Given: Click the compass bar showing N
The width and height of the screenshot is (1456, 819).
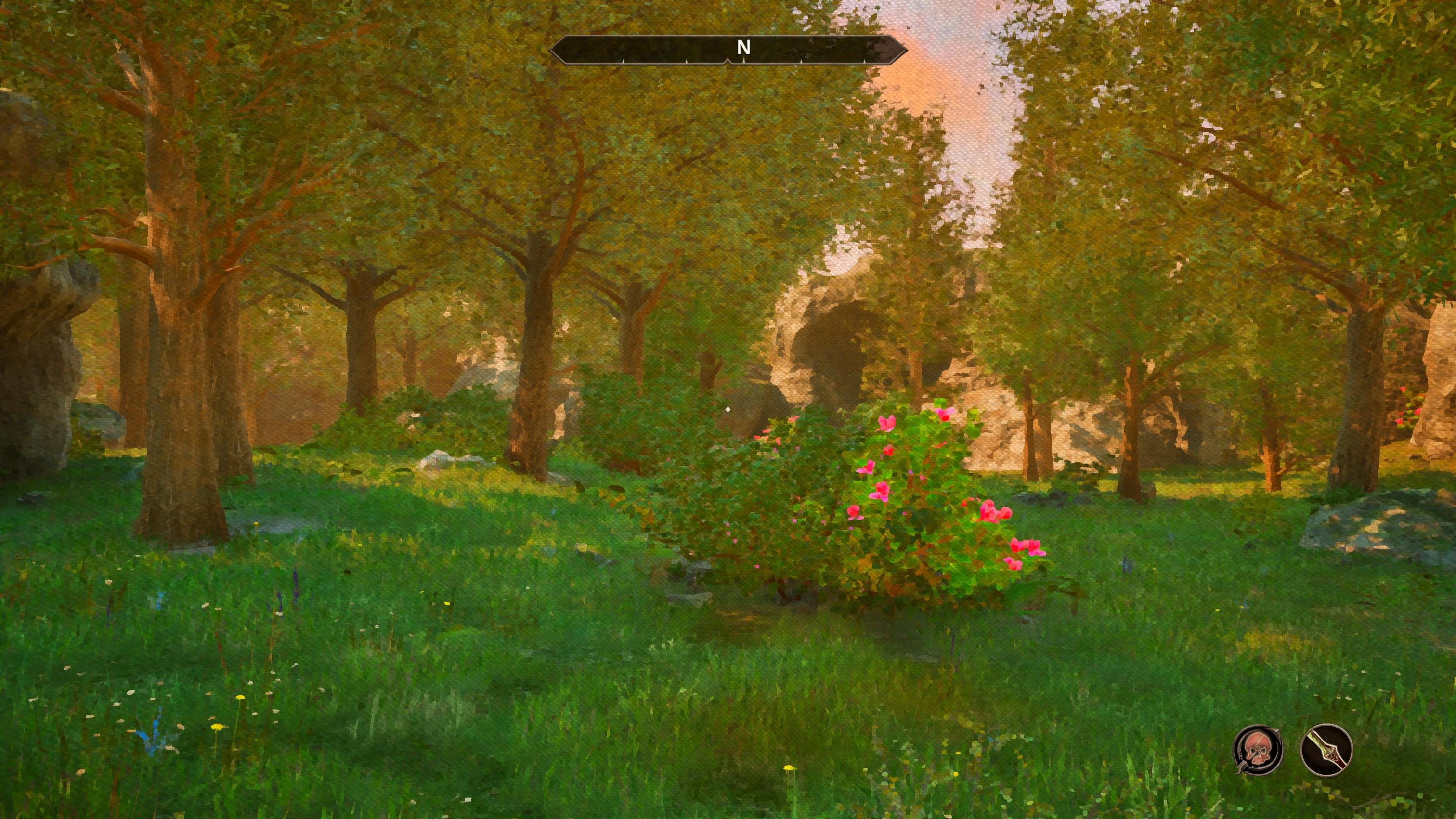Looking at the screenshot, I should point(728,49).
